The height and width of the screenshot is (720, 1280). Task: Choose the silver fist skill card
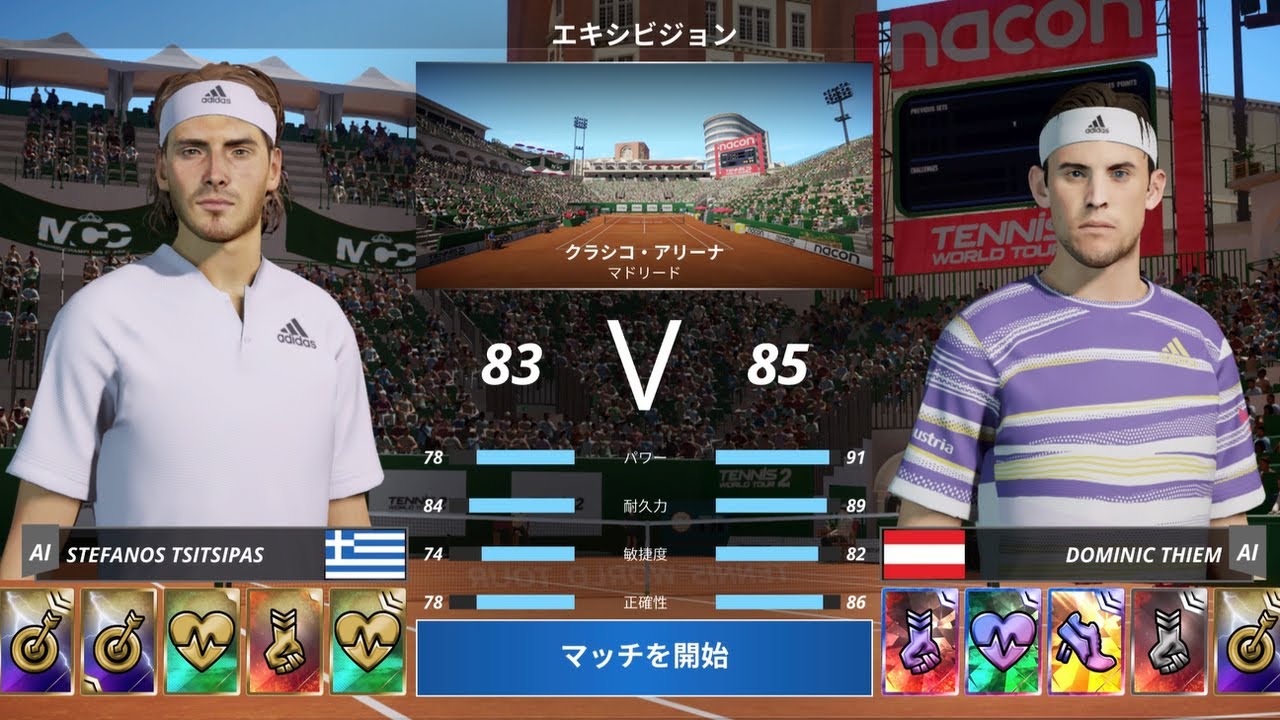coord(1169,641)
